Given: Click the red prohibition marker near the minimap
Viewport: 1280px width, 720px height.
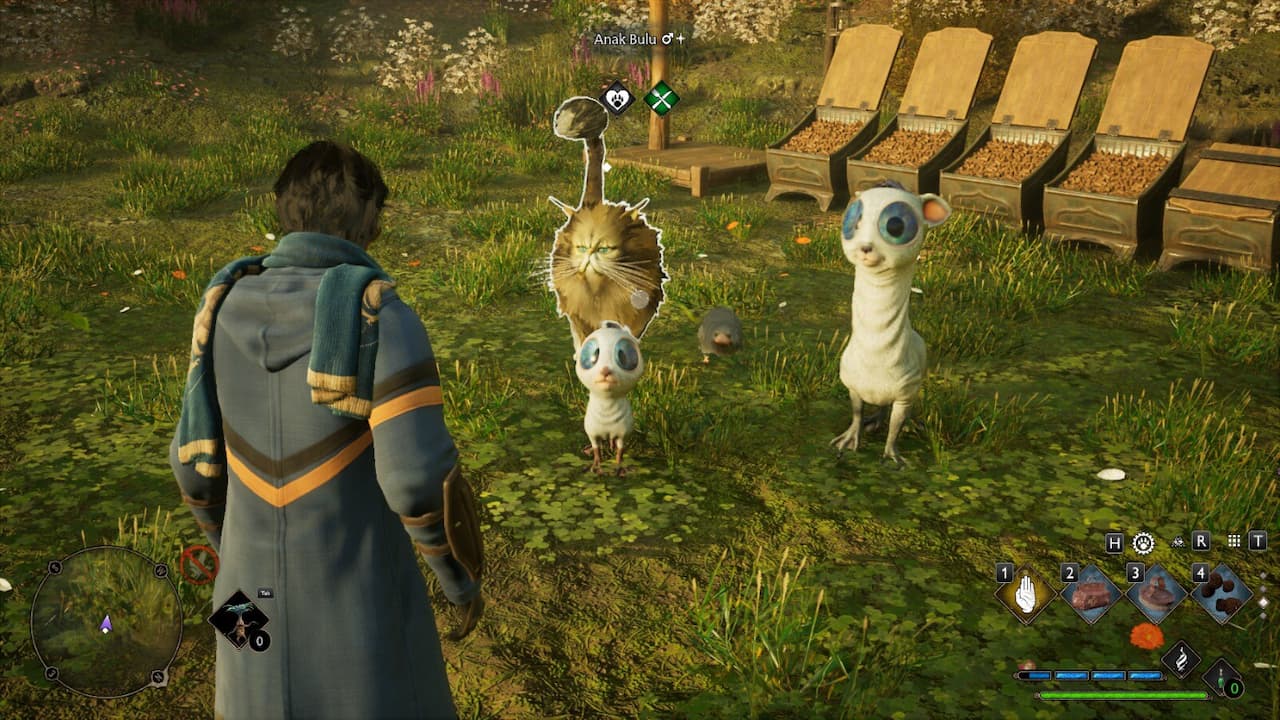Looking at the screenshot, I should click(200, 564).
